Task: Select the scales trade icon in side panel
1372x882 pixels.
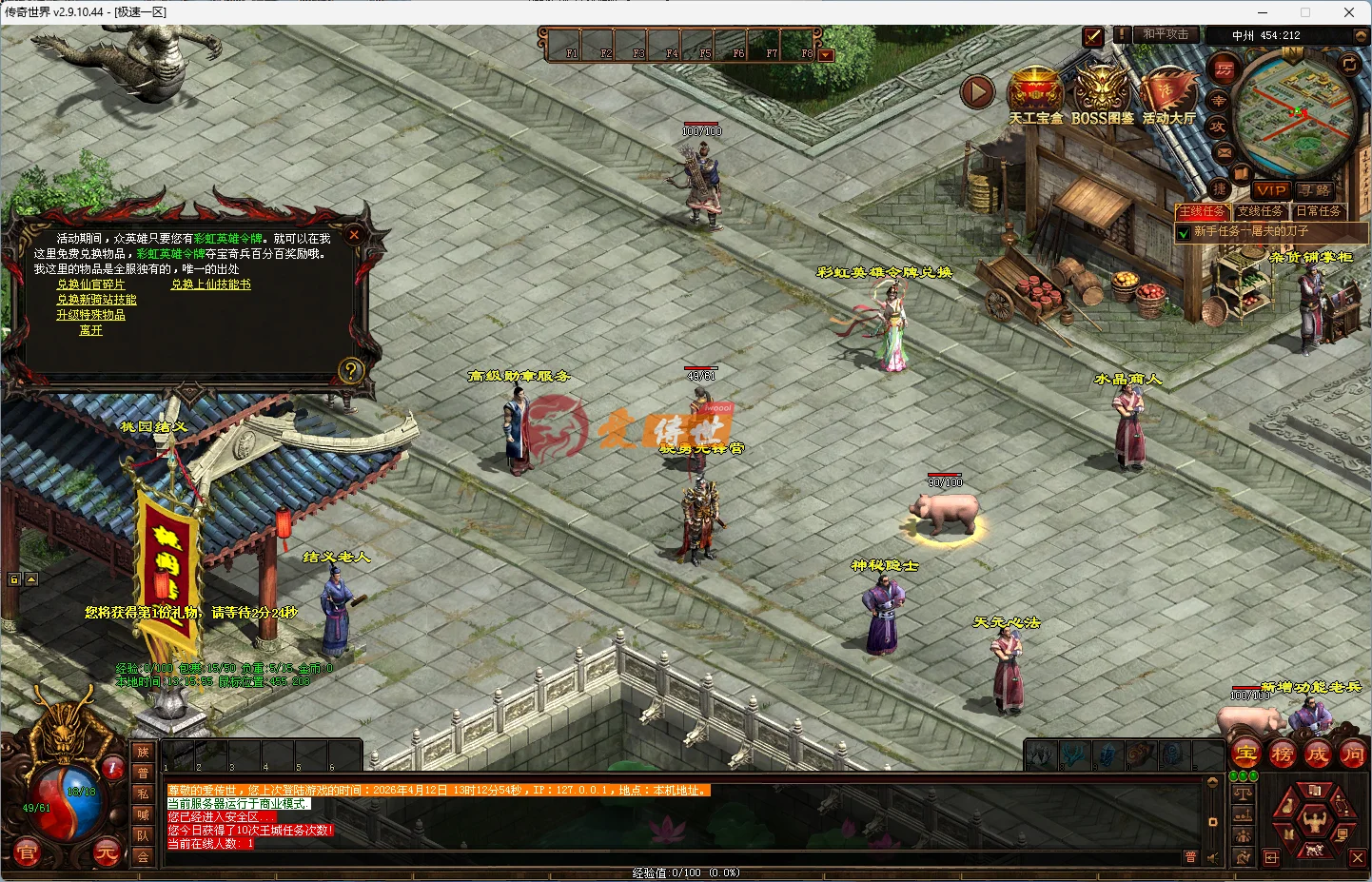Action: click(1244, 794)
